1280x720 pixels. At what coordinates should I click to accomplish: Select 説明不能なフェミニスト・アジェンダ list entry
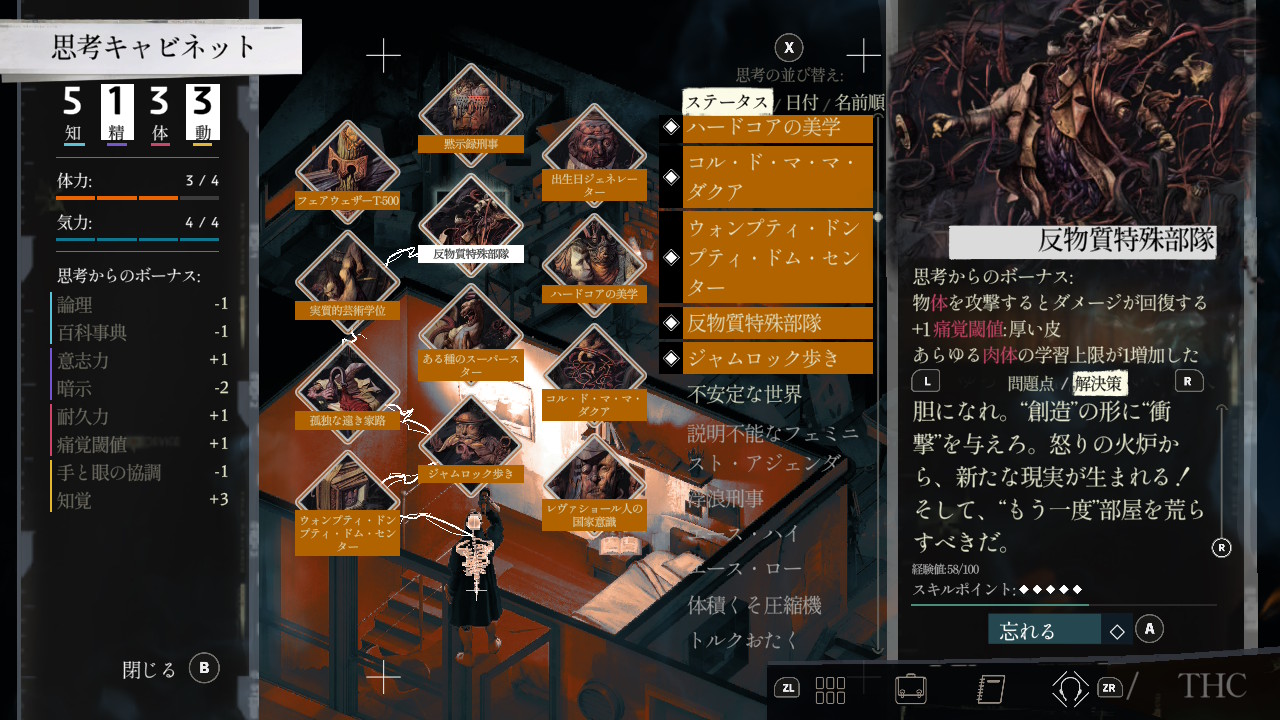tap(772, 447)
